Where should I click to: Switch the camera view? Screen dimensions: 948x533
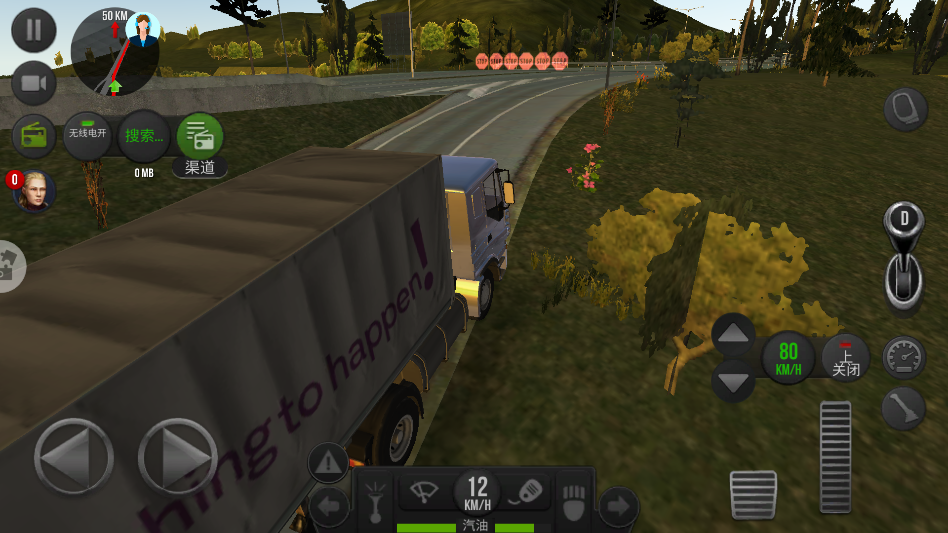click(x=34, y=84)
